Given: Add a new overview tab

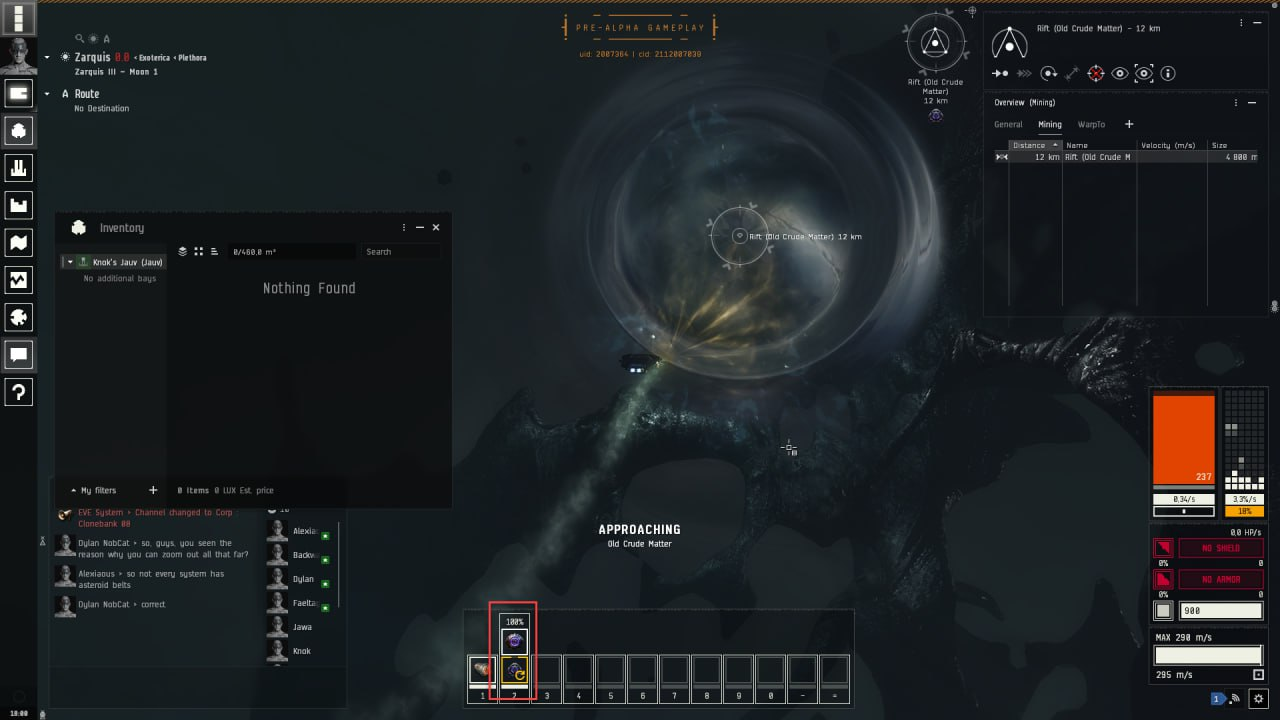Looking at the screenshot, I should click(x=1129, y=124).
